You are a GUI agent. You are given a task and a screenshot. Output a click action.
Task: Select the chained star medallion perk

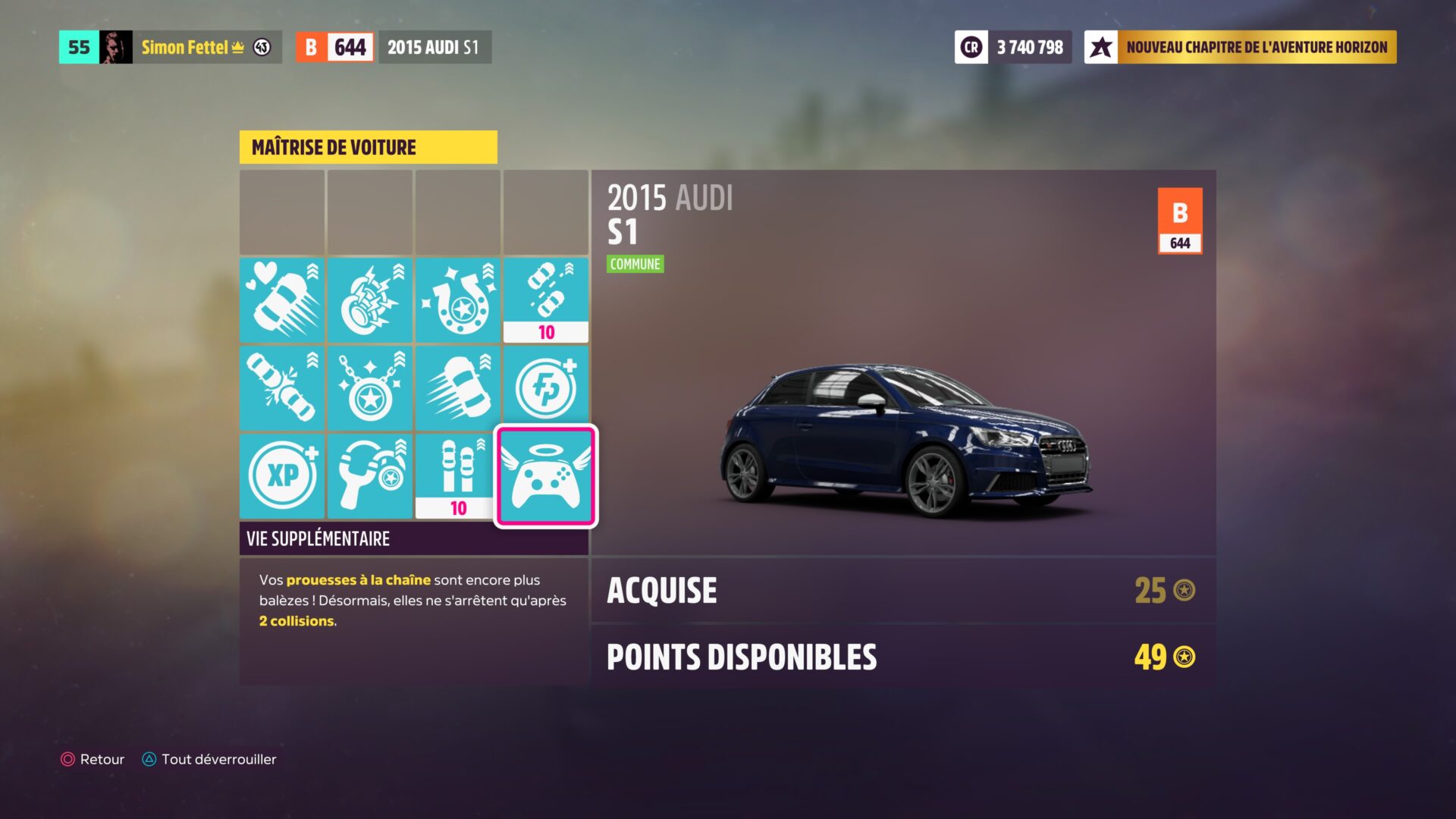click(370, 388)
